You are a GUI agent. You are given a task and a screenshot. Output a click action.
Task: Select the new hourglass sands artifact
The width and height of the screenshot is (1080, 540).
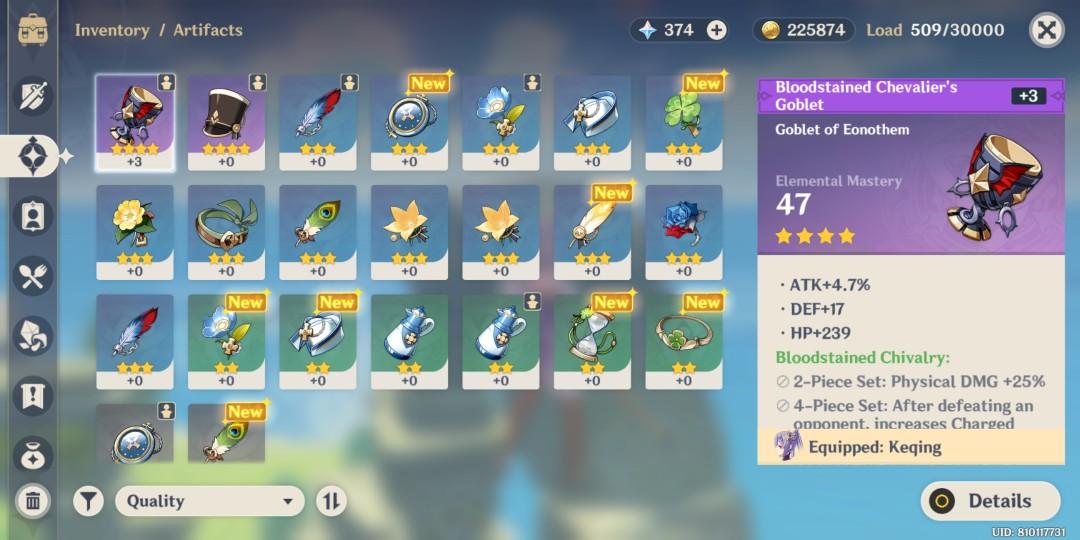point(592,341)
